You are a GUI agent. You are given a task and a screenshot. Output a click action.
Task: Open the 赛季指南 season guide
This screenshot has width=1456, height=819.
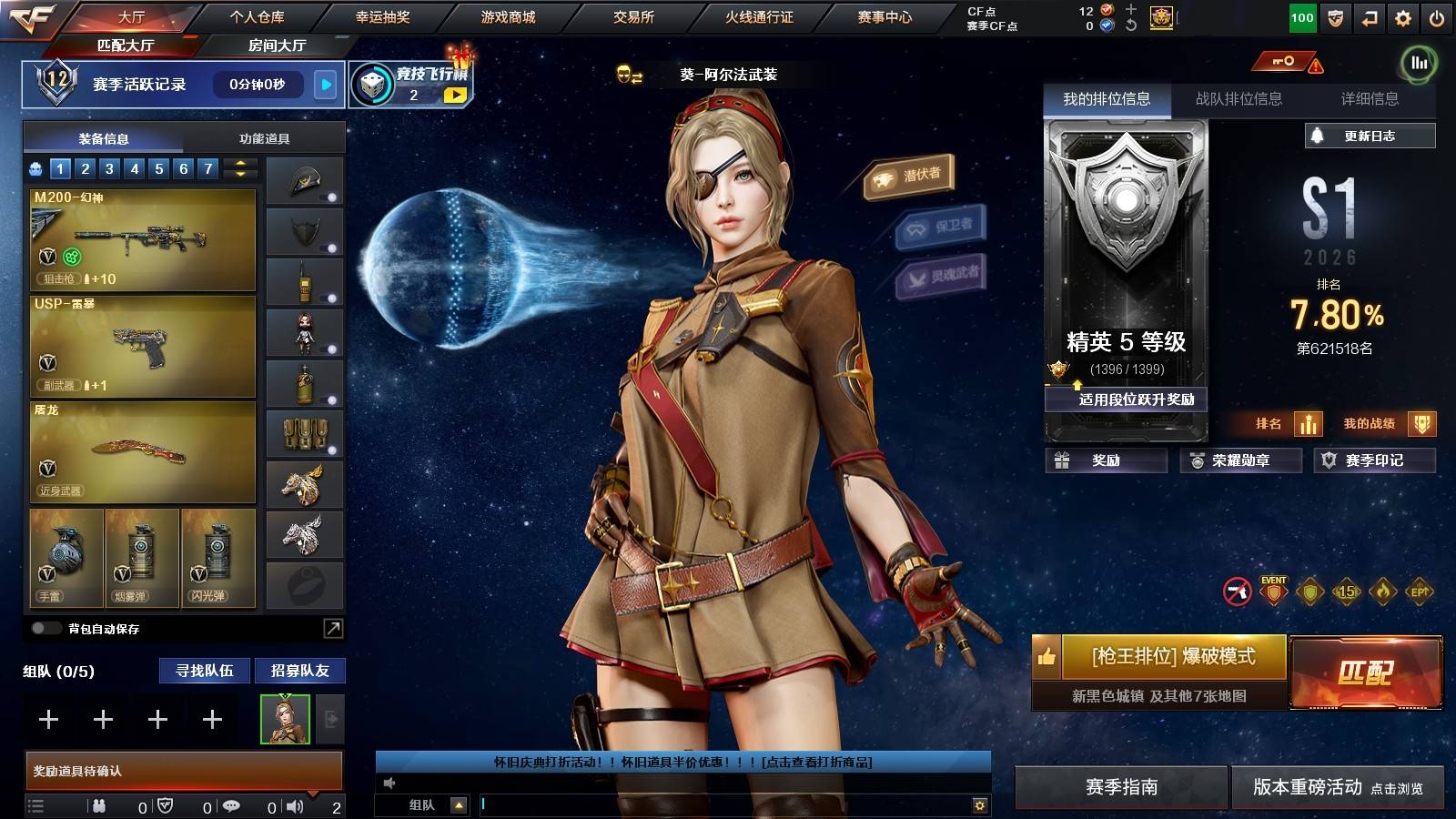point(1121,787)
